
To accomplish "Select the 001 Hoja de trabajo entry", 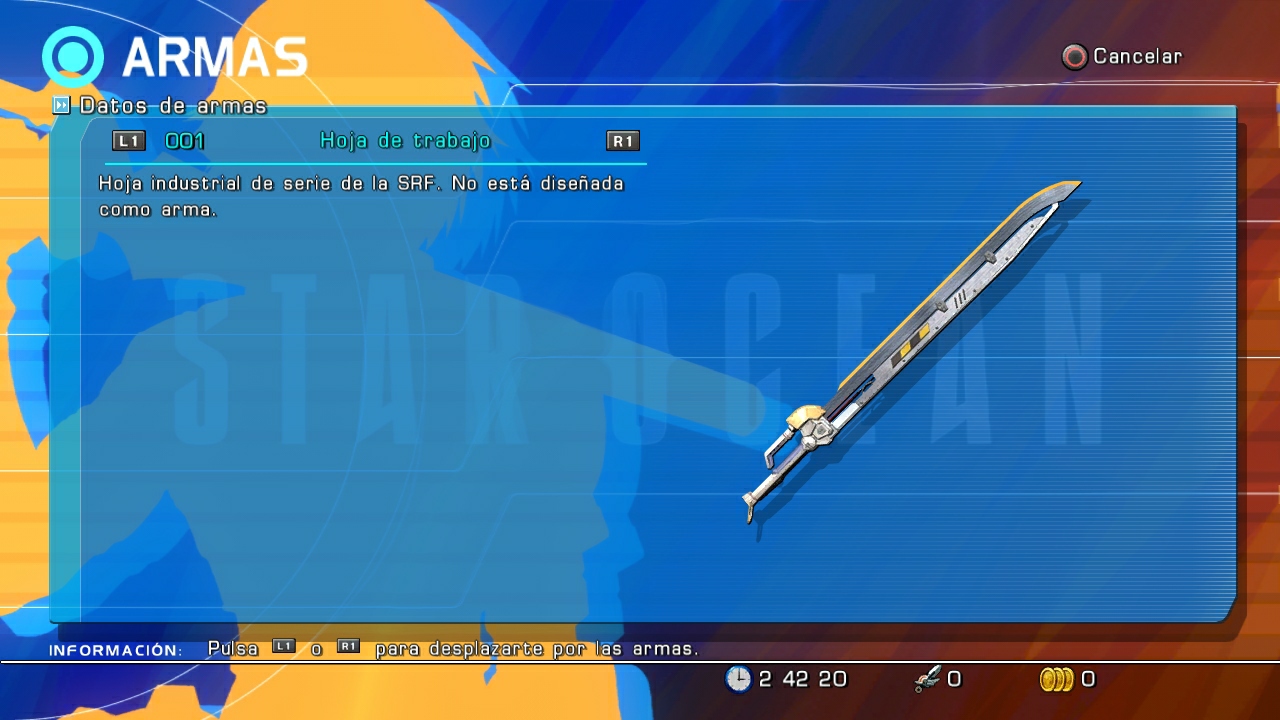I will (374, 141).
